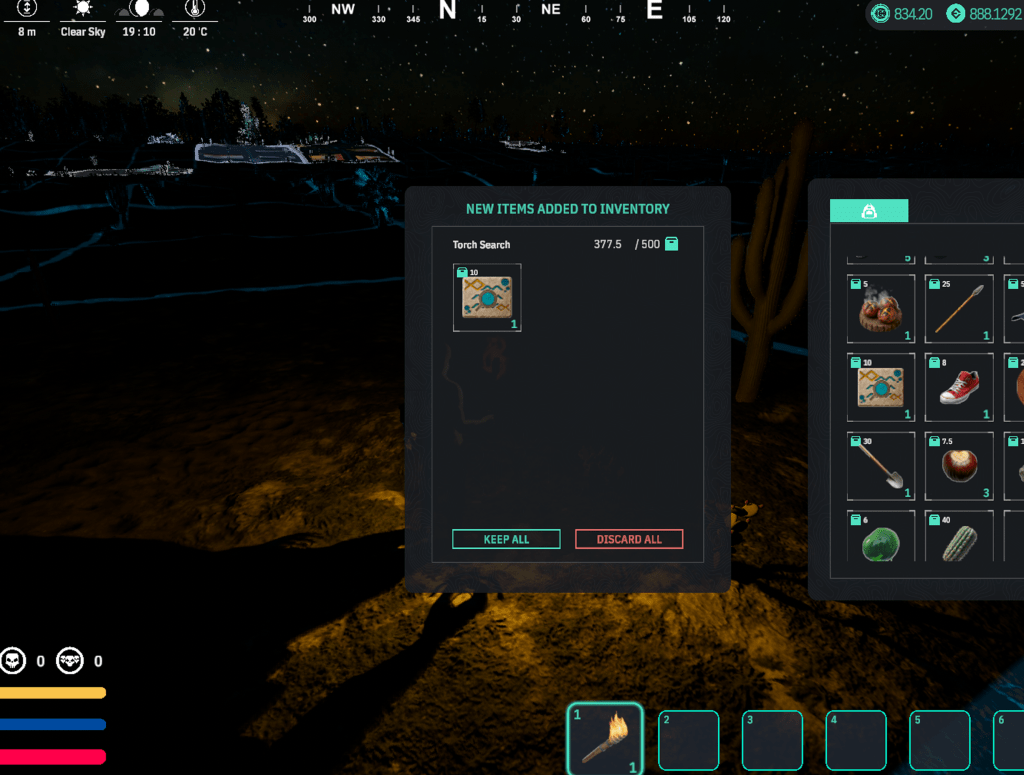Keep all new items
The height and width of the screenshot is (775, 1024).
505,539
